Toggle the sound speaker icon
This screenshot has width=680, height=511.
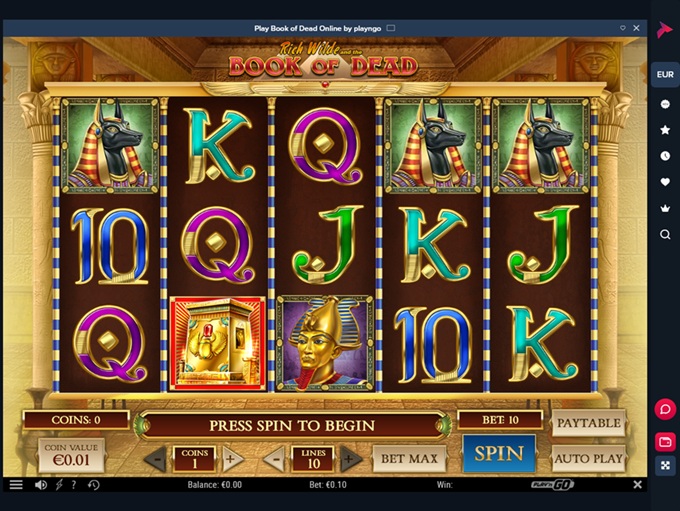click(x=41, y=485)
